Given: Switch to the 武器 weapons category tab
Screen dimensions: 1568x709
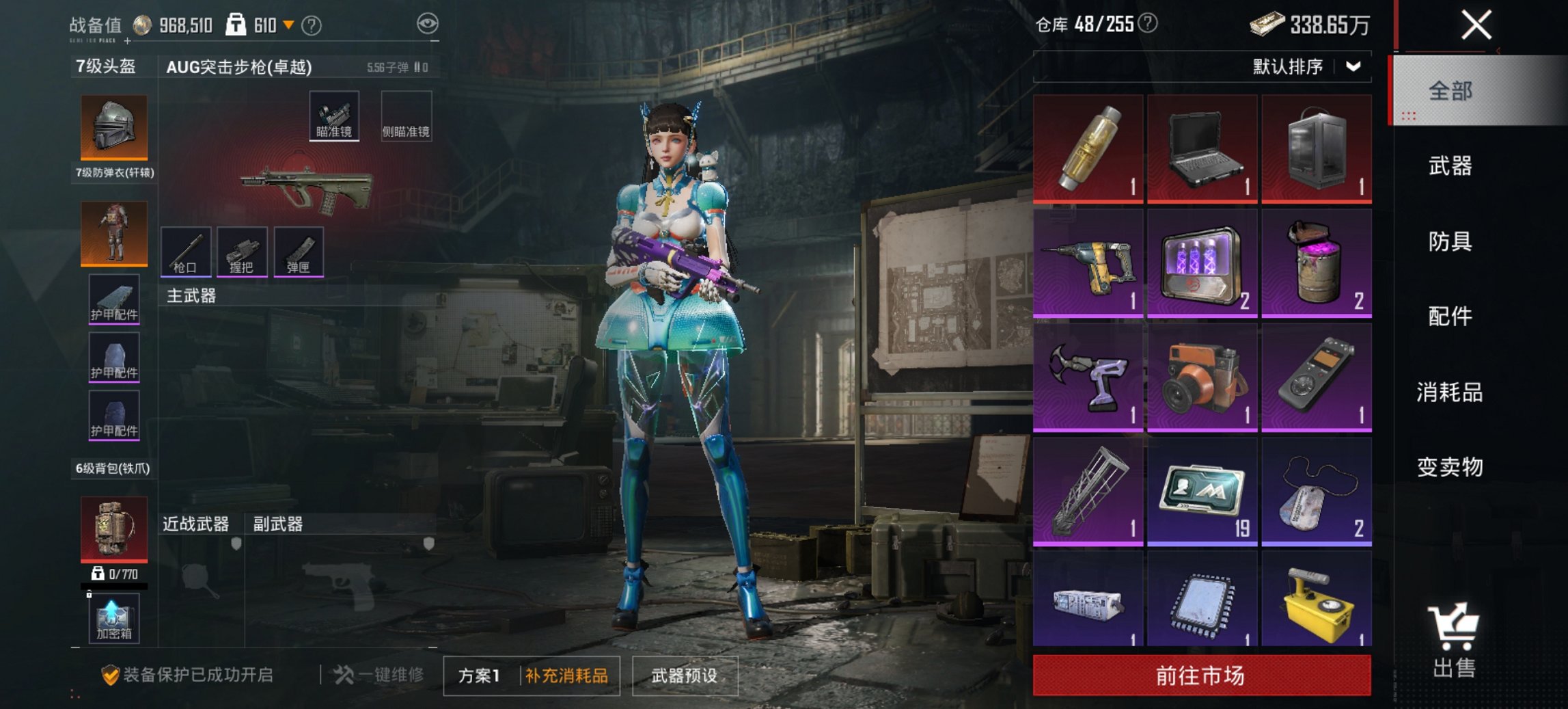Looking at the screenshot, I should (x=1452, y=166).
